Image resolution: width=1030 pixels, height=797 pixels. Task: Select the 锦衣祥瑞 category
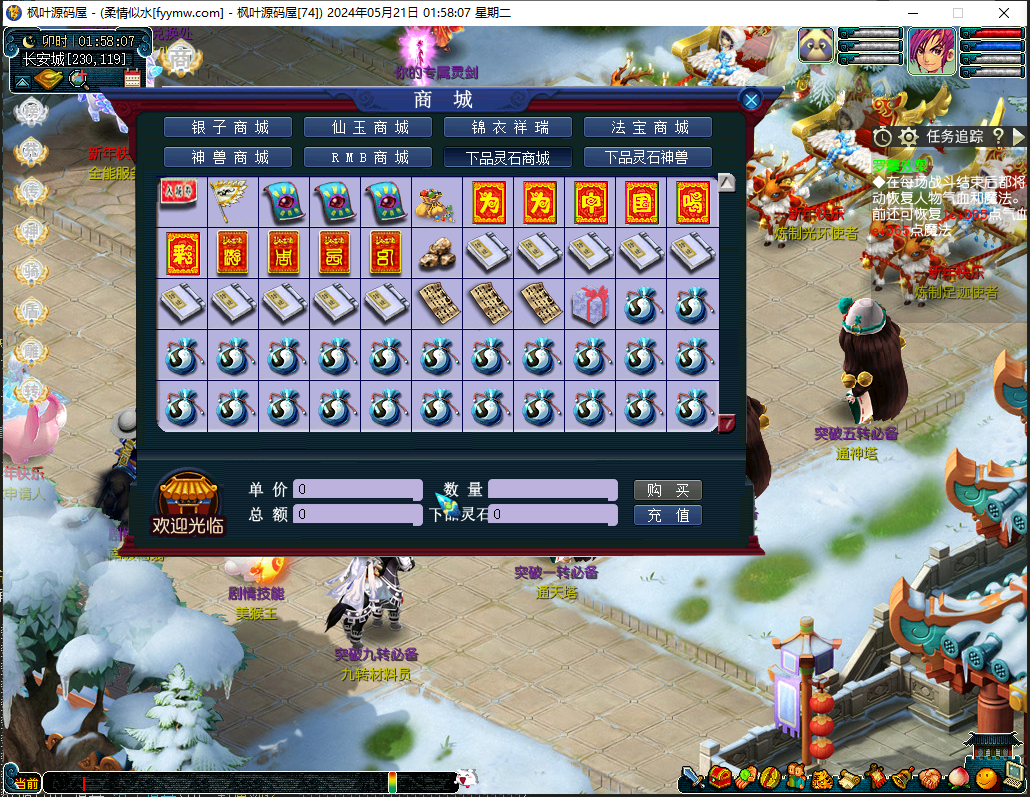pyautogui.click(x=508, y=127)
